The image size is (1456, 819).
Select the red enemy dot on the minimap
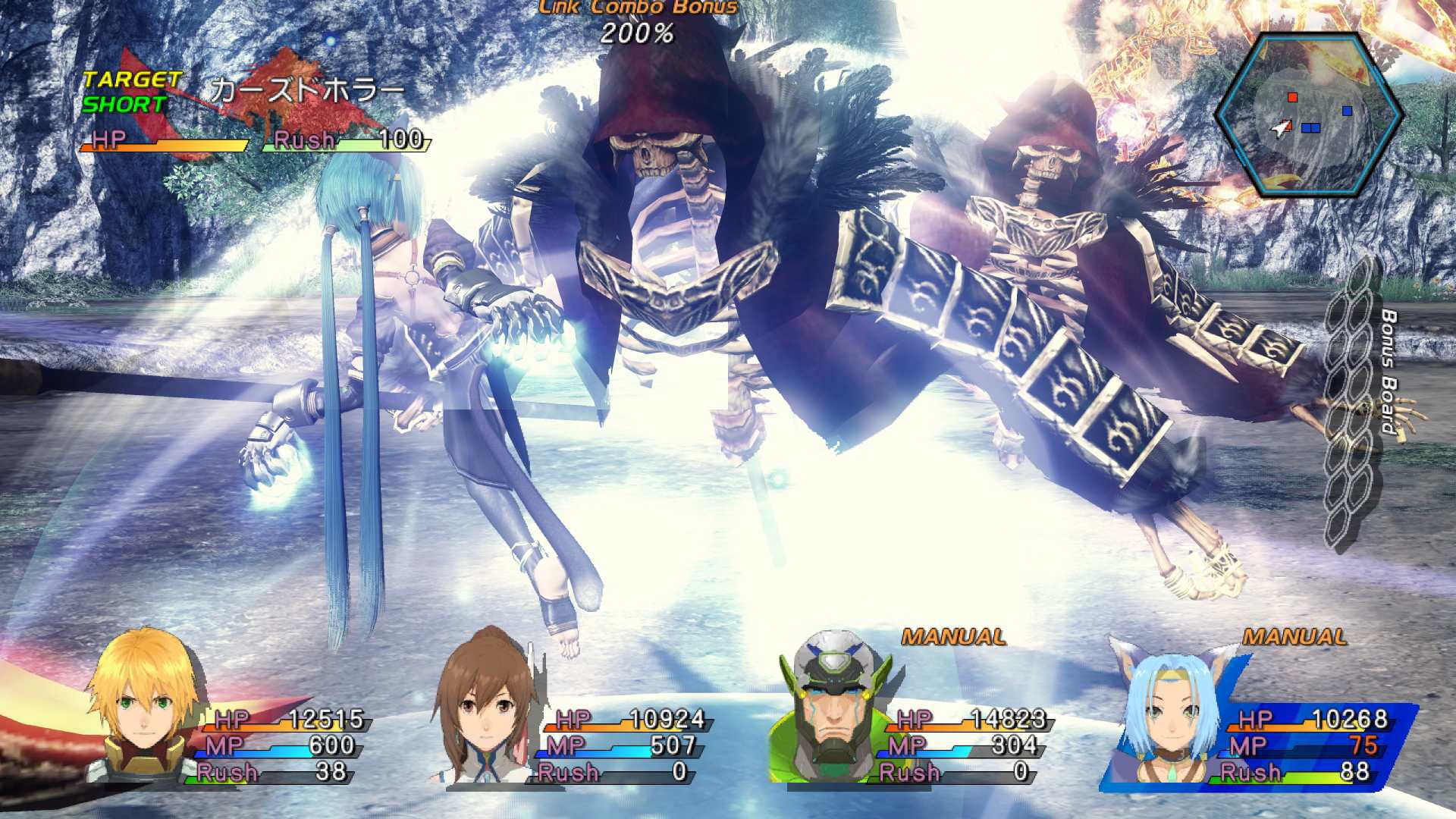(x=1292, y=97)
